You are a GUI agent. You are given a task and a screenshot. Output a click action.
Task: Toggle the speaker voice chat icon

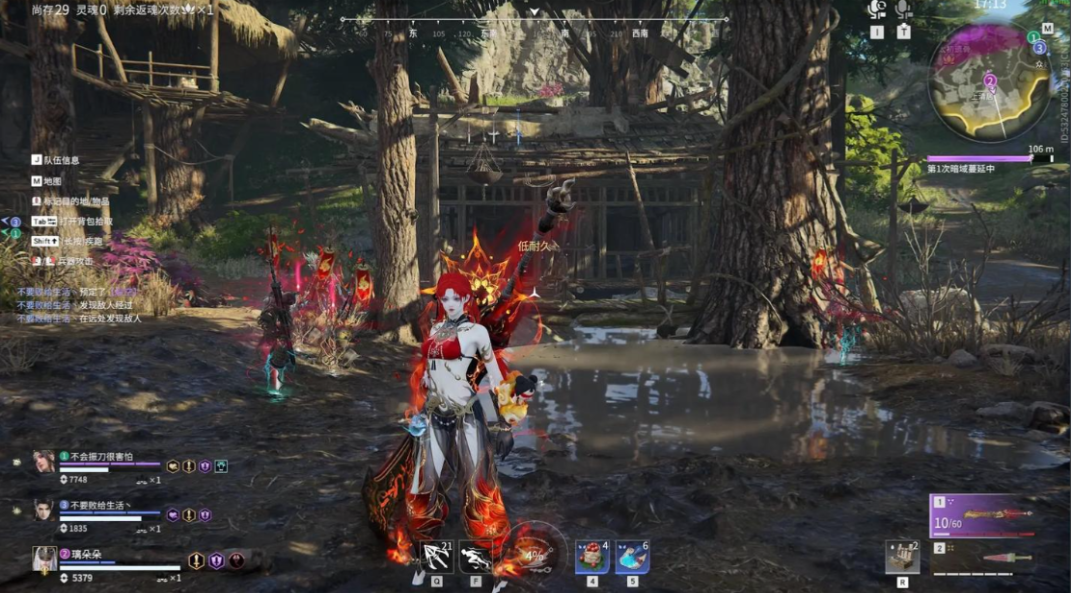click(x=877, y=10)
